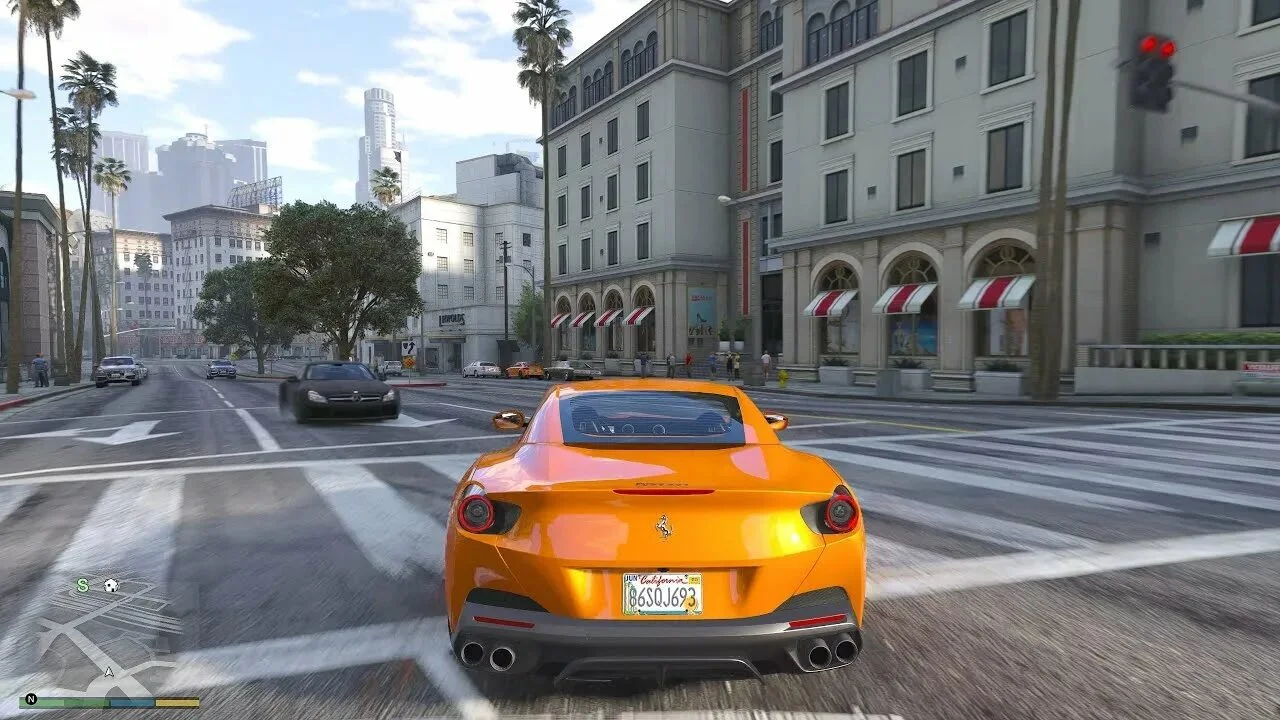Select the green S blip on the minimap
The width and height of the screenshot is (1280, 720).
83,585
